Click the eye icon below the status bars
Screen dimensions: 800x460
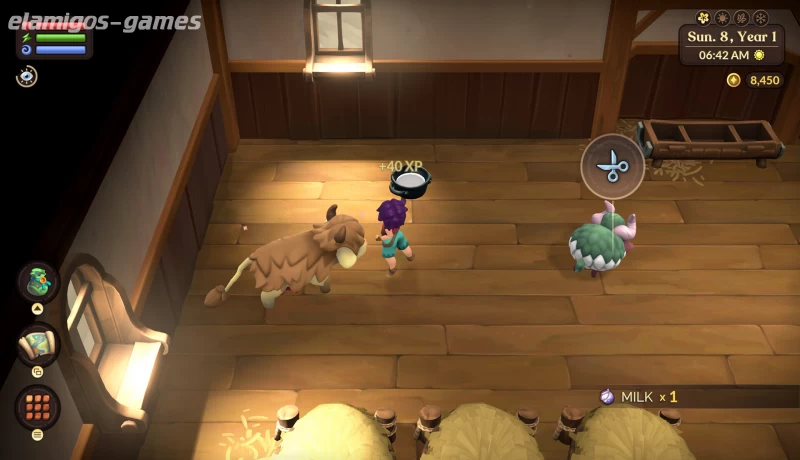pos(27,76)
